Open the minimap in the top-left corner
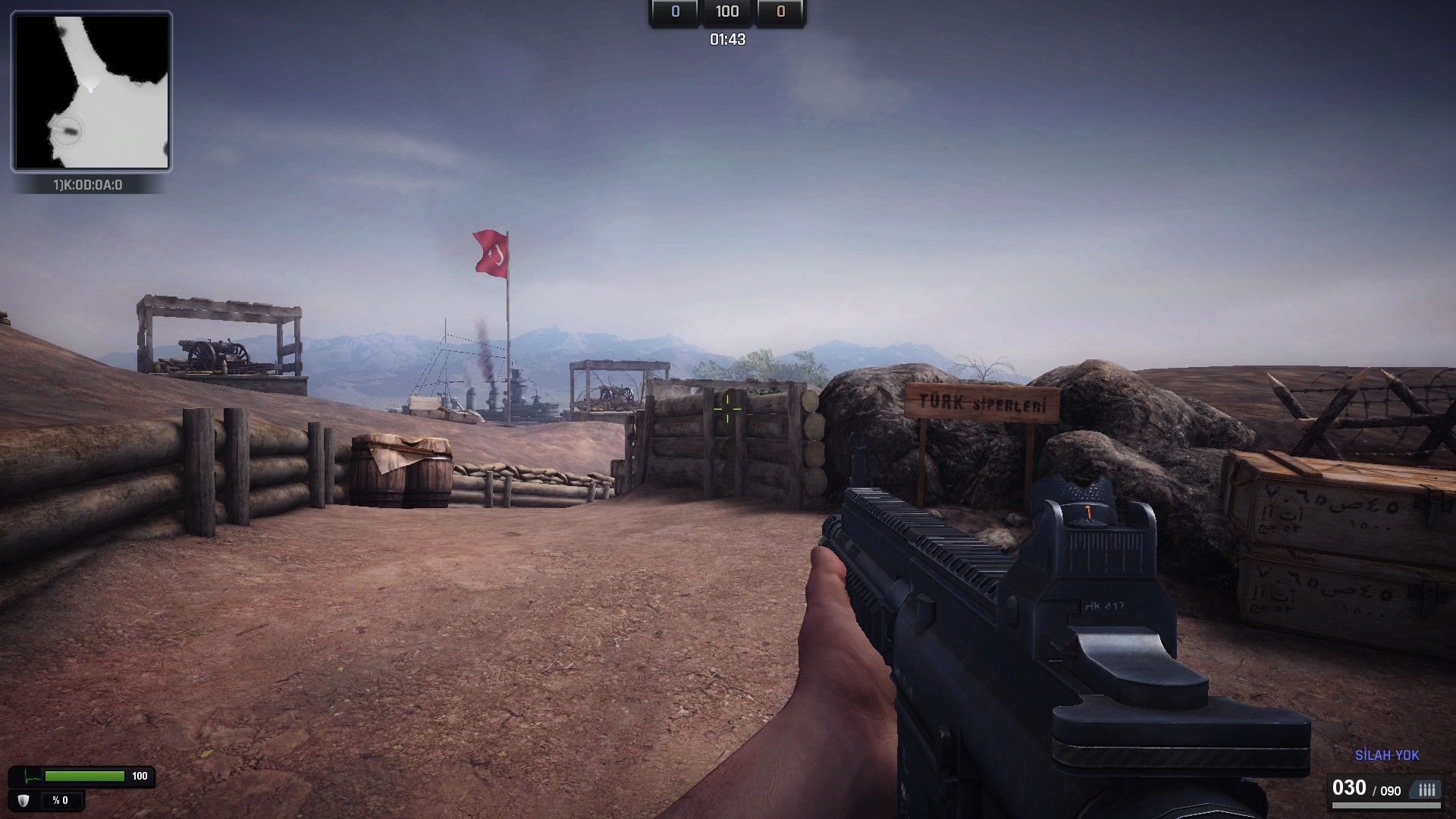The height and width of the screenshot is (819, 1456). pos(91,91)
